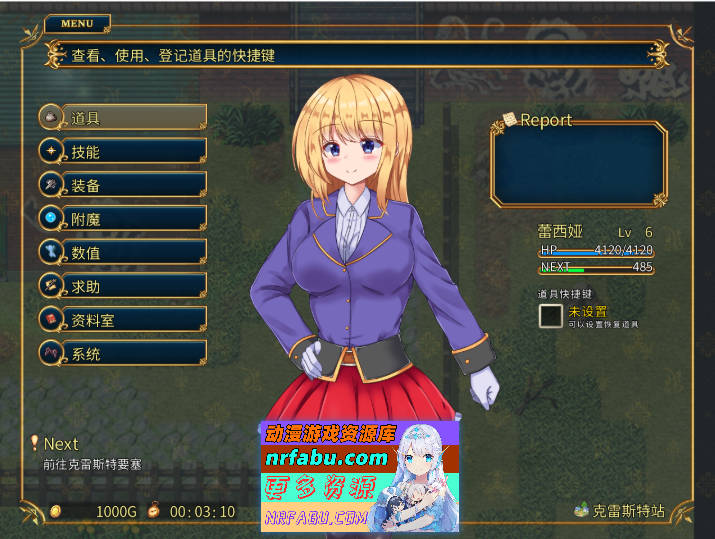Show the 数值 stats screen

pos(122,252)
